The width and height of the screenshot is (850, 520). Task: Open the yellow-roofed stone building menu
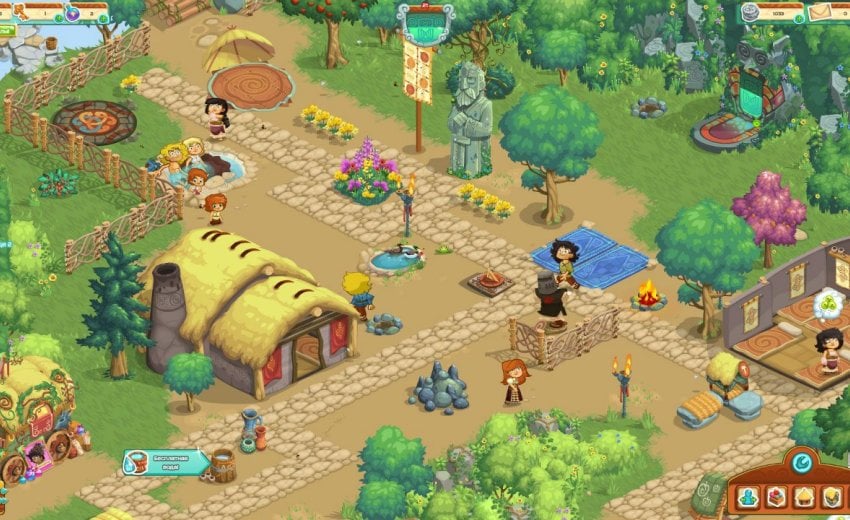click(831, 497)
